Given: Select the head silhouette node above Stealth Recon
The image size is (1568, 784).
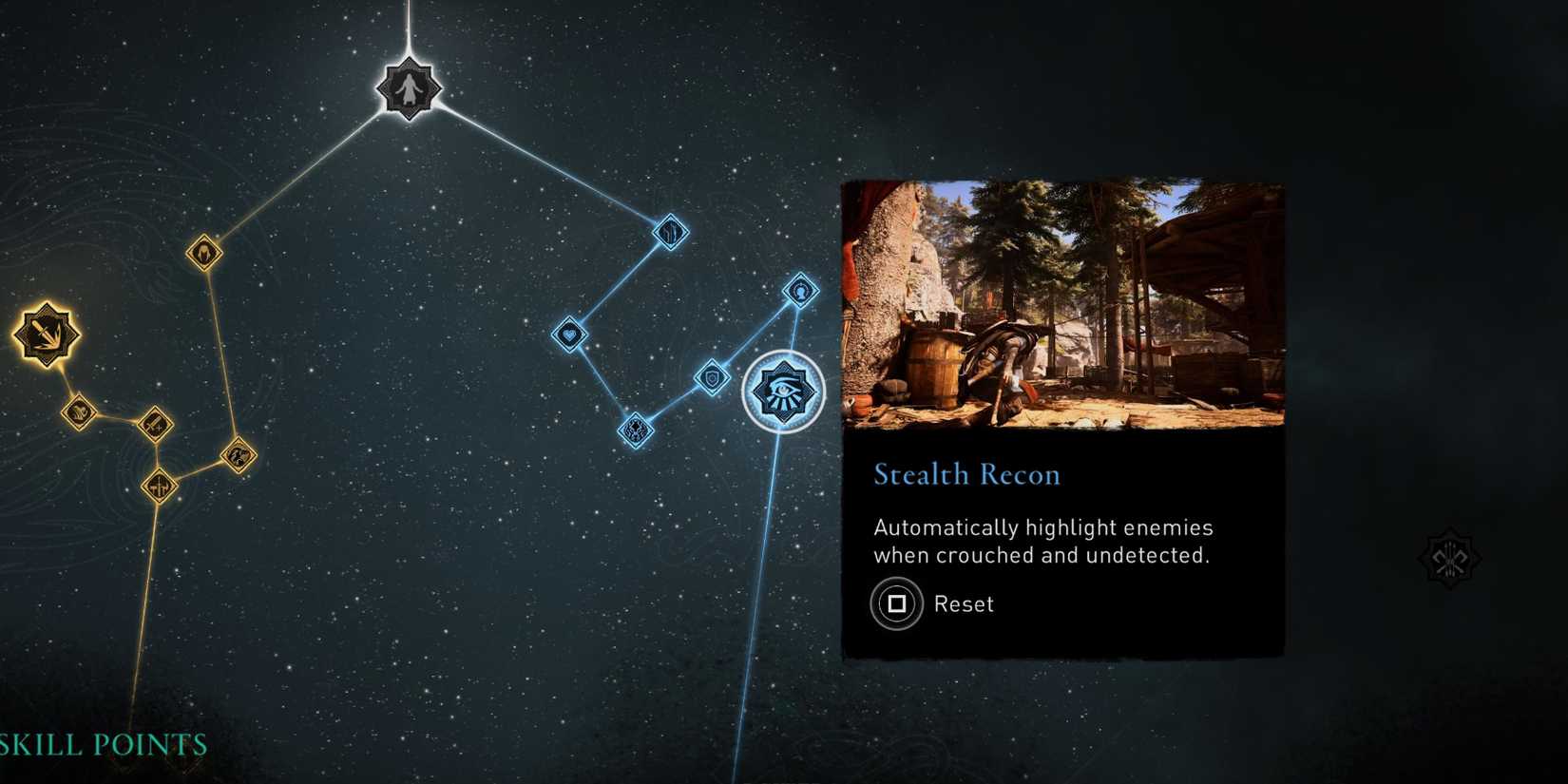Looking at the screenshot, I should 800,292.
